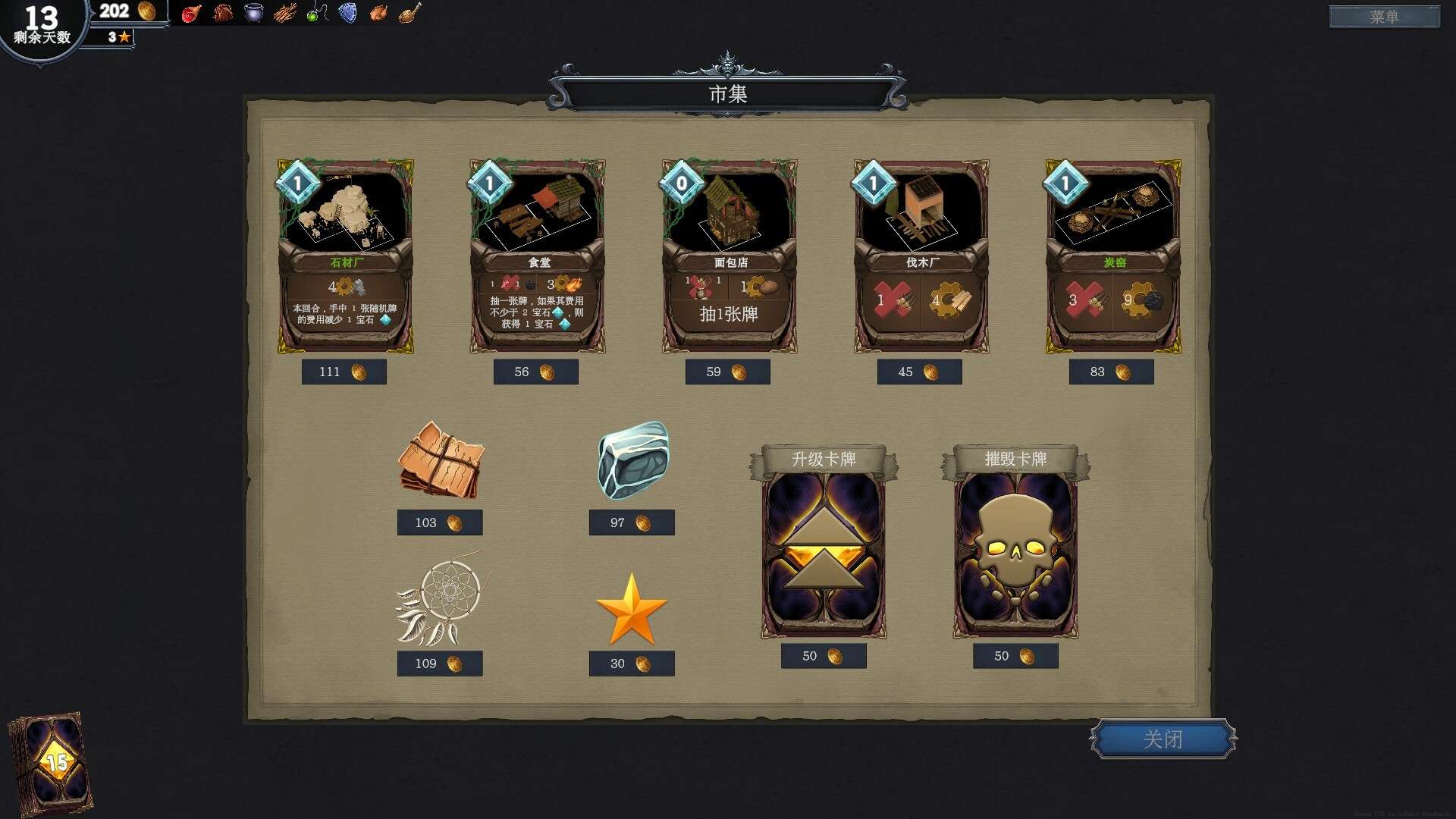Choose the 炭窑 charcoal kiln card
This screenshot has height=819, width=1456.
1112,256
